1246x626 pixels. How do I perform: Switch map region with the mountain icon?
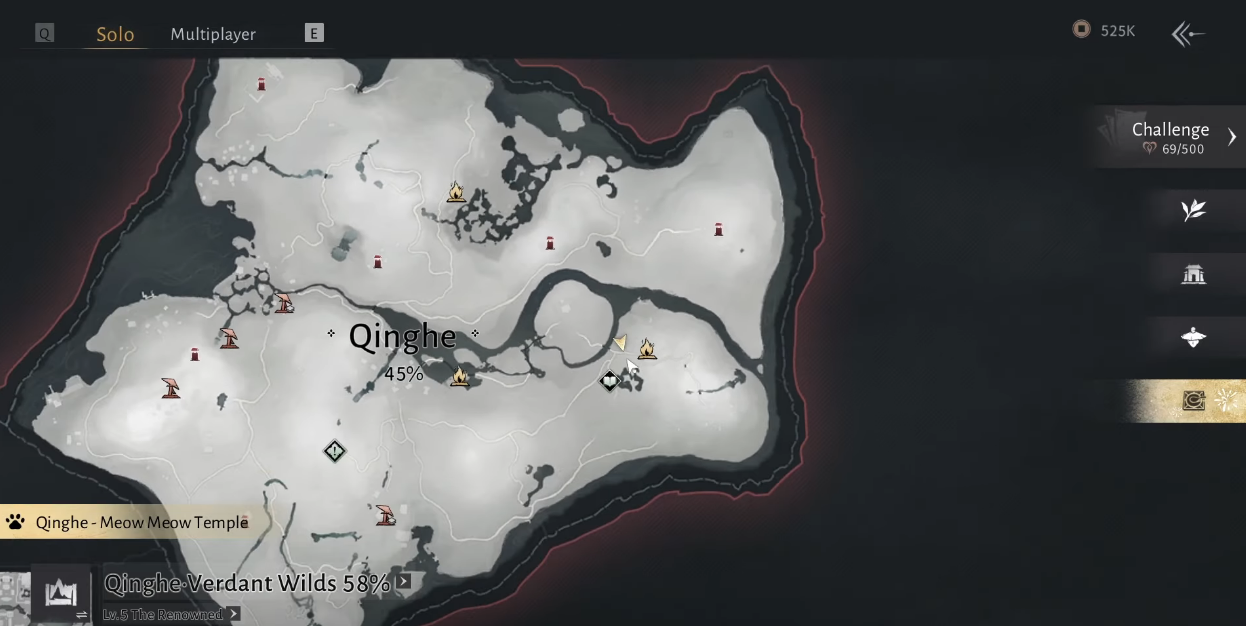[x=61, y=594]
